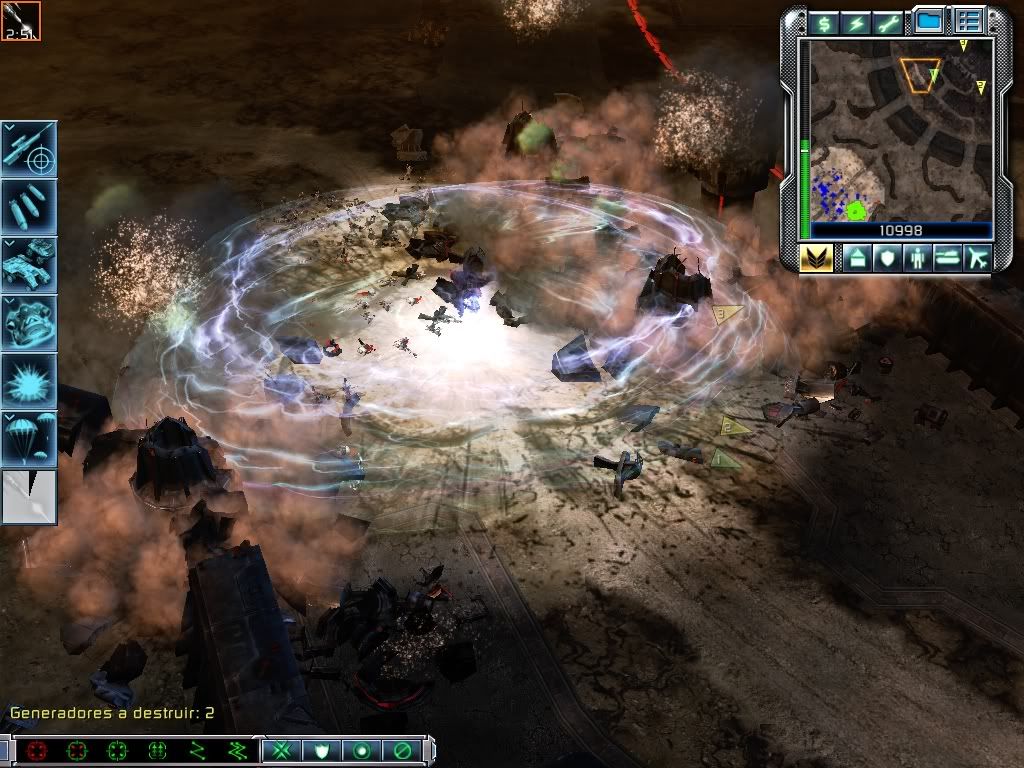Choose the crossed-circle hold fire stance
Screen dimensions: 1024x768
(x=403, y=750)
